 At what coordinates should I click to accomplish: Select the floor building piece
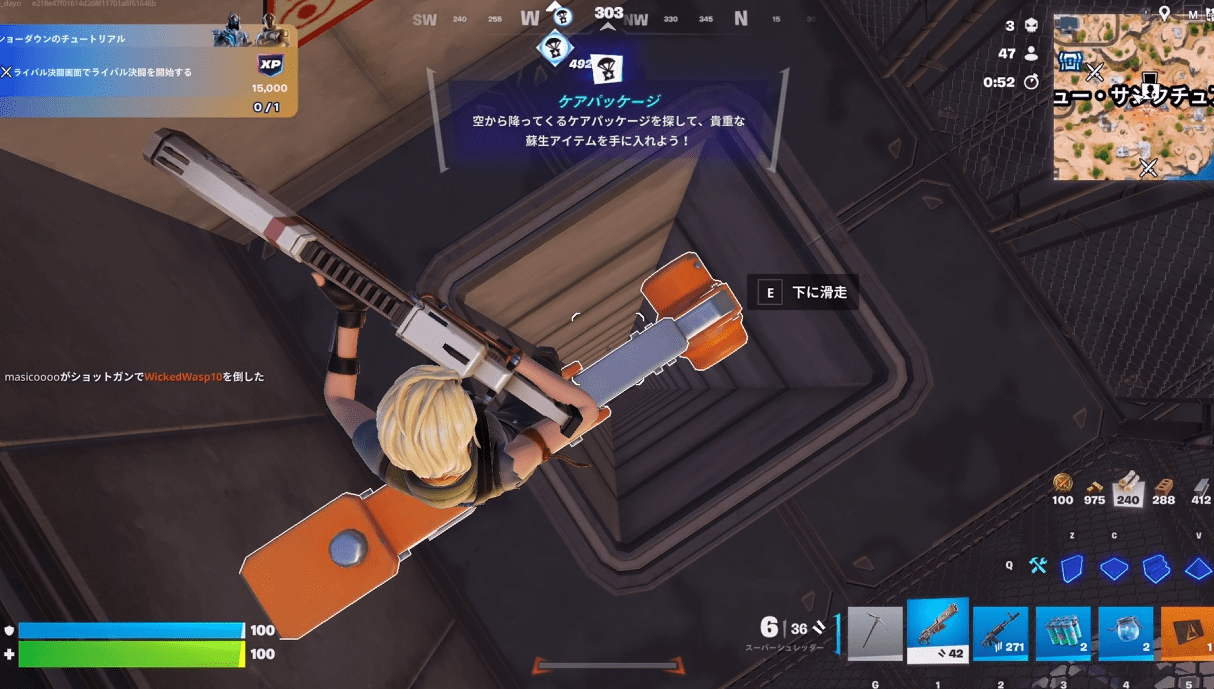click(x=1114, y=568)
